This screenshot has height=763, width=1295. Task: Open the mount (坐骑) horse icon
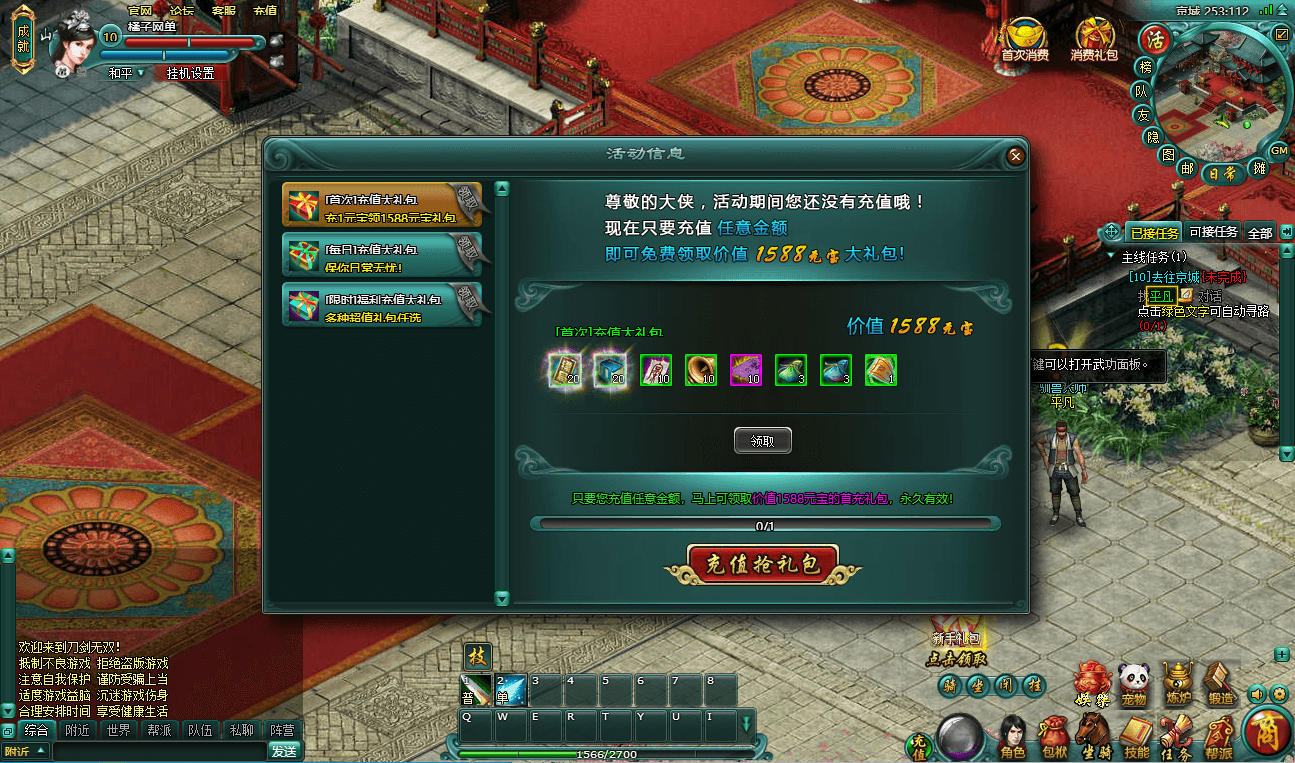[x=1093, y=730]
